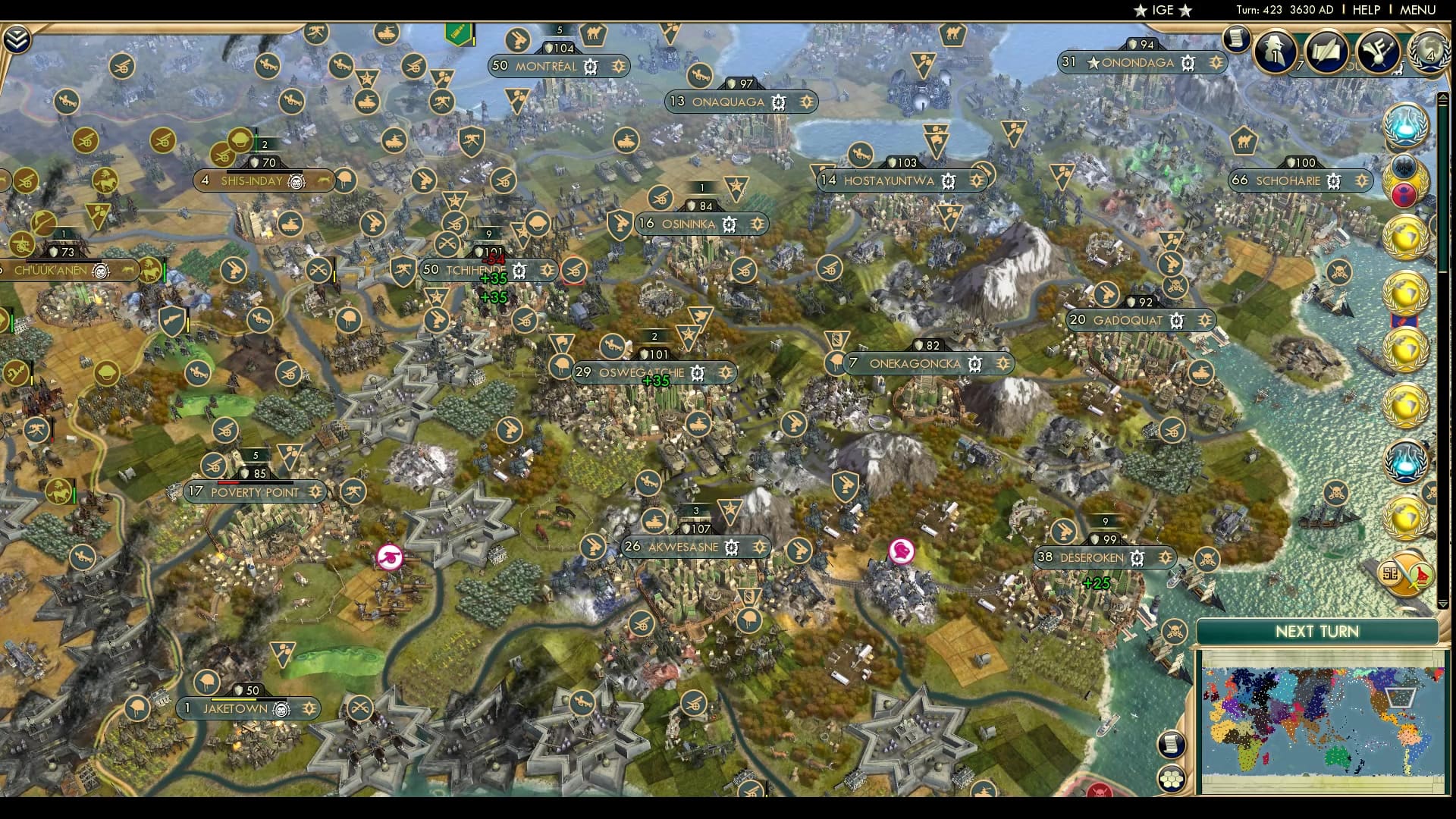Open the World Congress globe icon
This screenshot has width=1456, height=819.
[x=1431, y=53]
